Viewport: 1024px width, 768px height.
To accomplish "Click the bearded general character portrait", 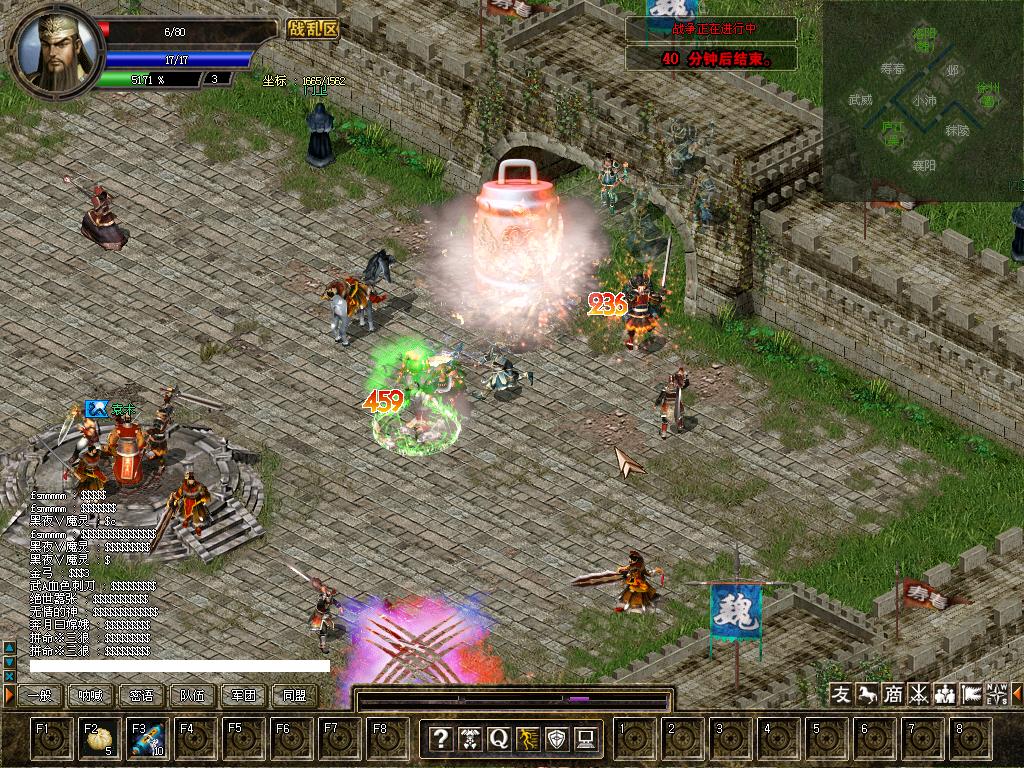I will coord(55,49).
